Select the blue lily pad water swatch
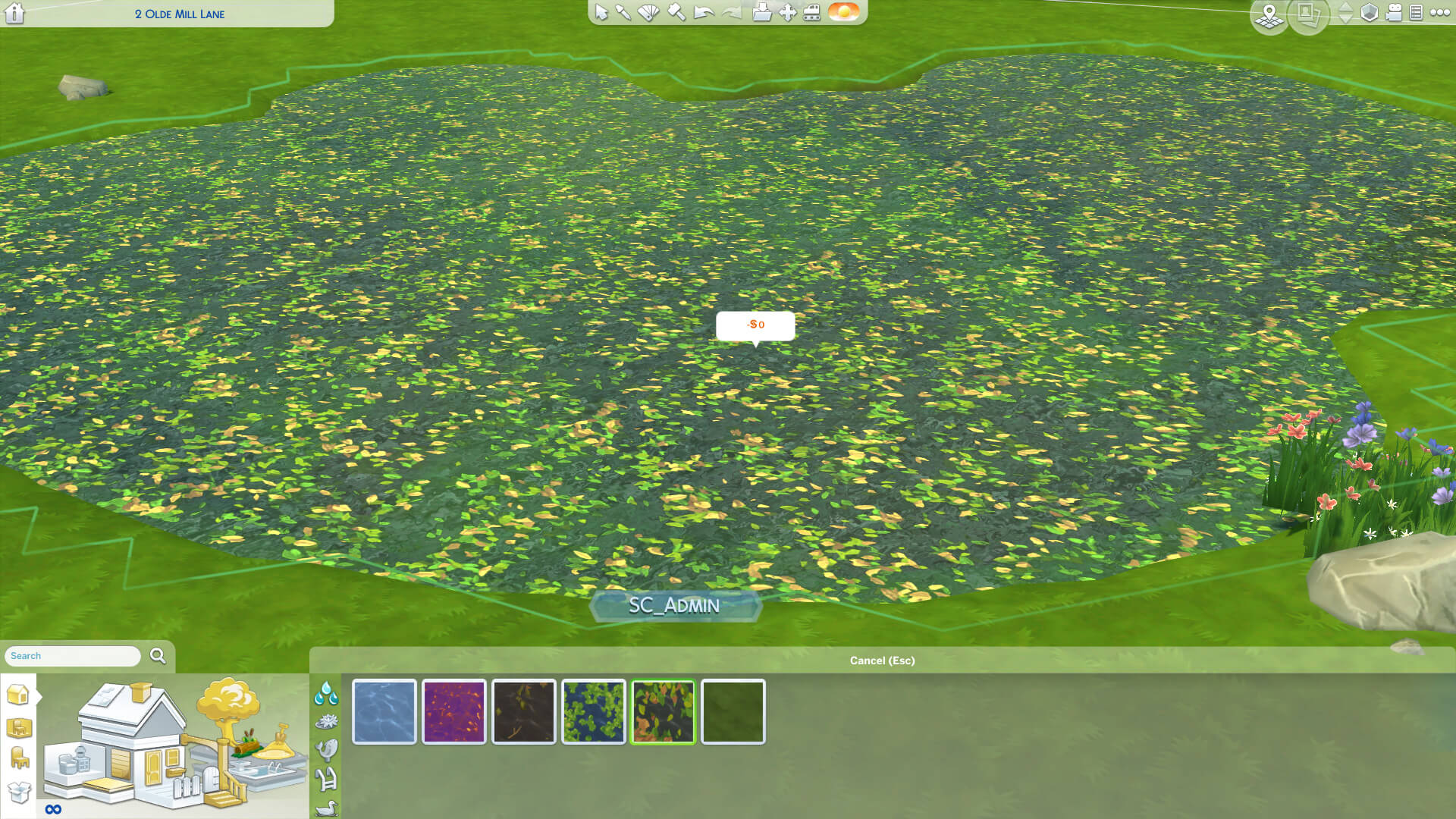The image size is (1456, 819). pyautogui.click(x=594, y=712)
